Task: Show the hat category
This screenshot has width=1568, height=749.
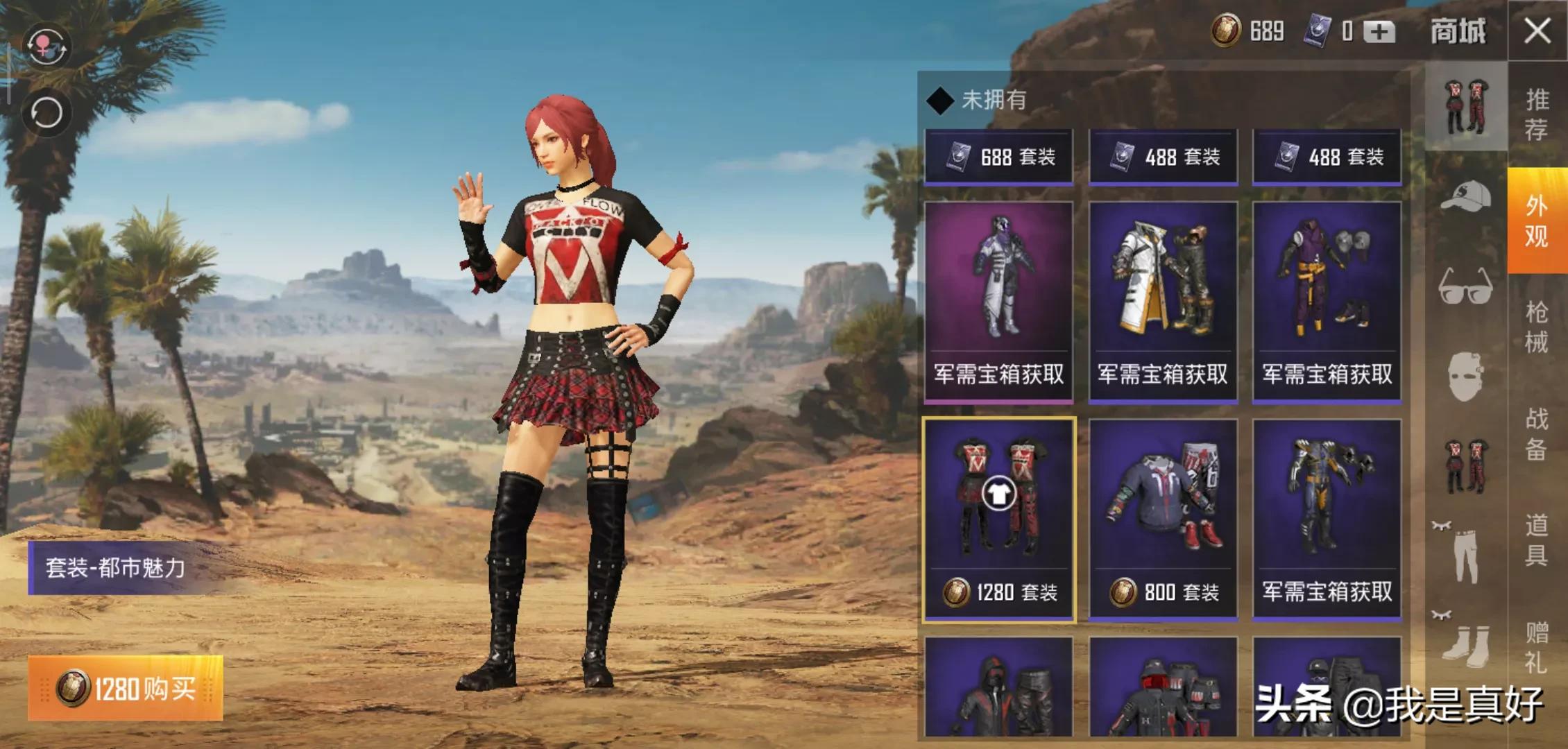Action: click(1465, 197)
